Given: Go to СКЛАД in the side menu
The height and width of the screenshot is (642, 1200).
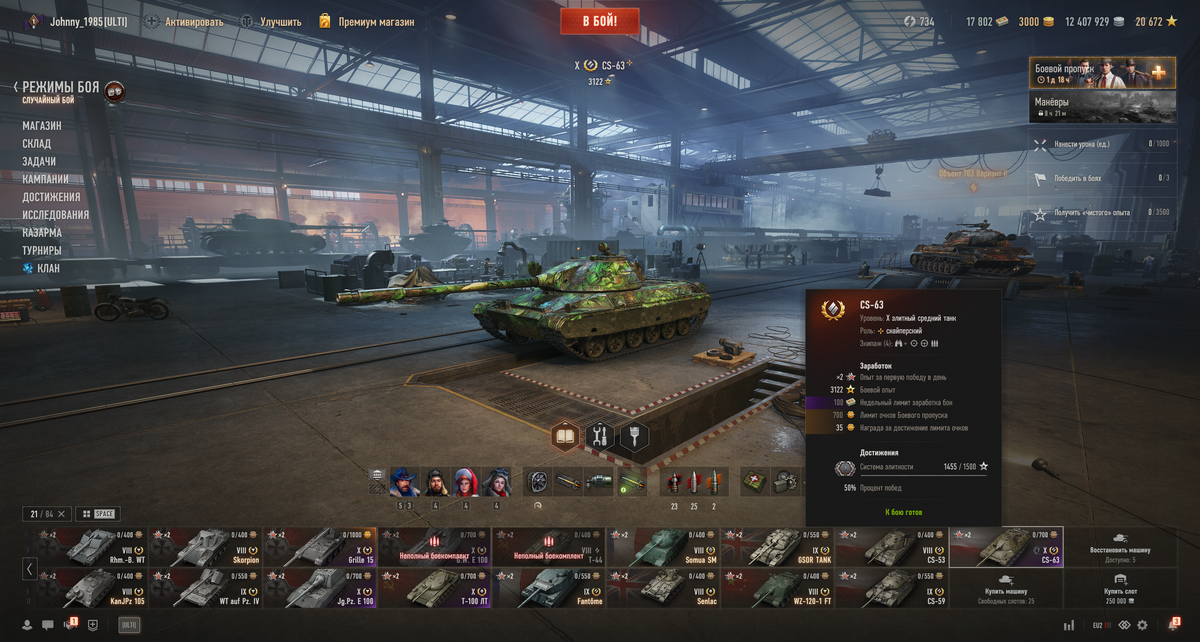Looking at the screenshot, I should [x=37, y=144].
